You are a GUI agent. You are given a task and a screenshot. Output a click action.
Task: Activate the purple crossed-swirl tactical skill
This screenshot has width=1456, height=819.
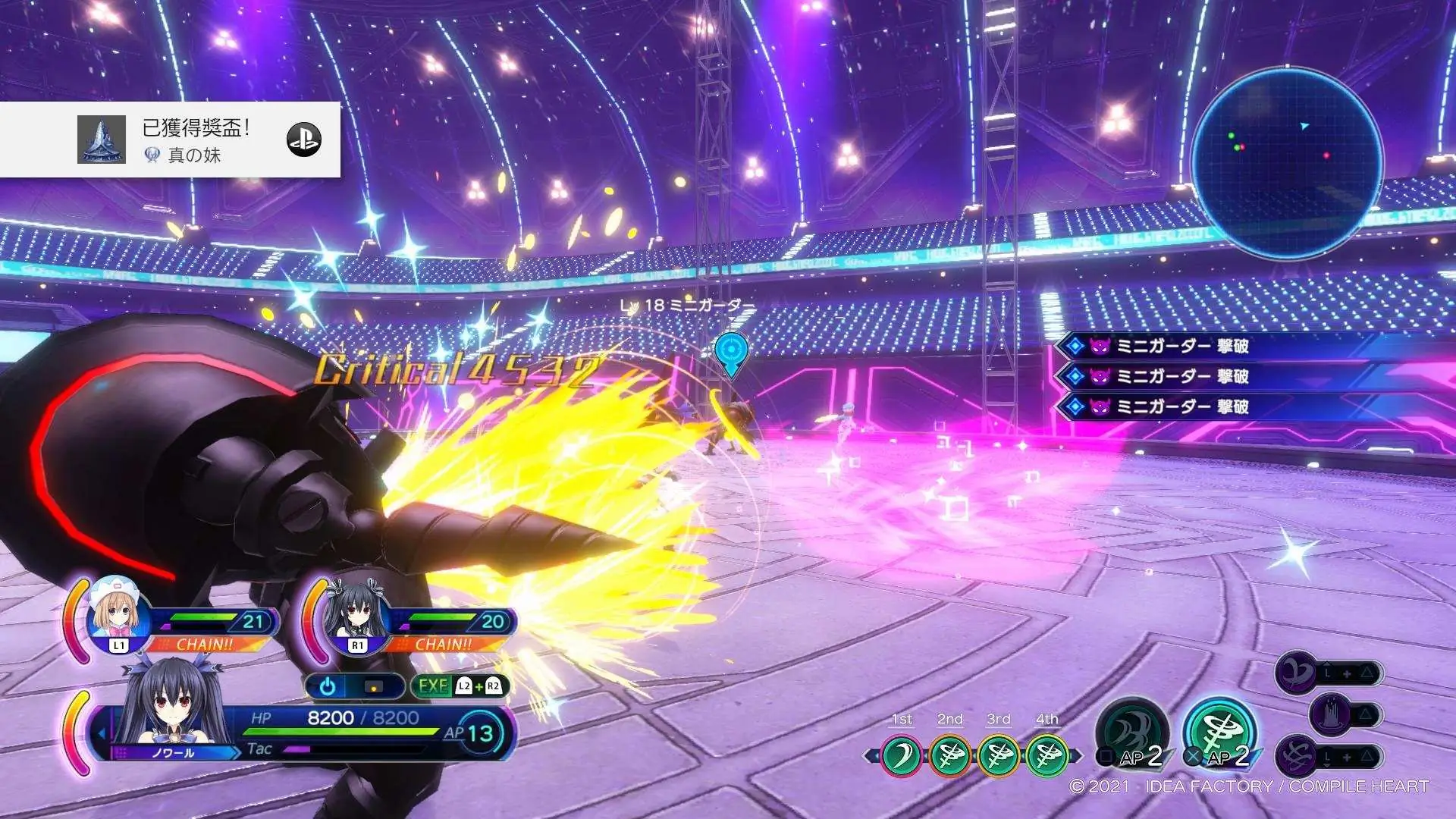(x=1298, y=756)
